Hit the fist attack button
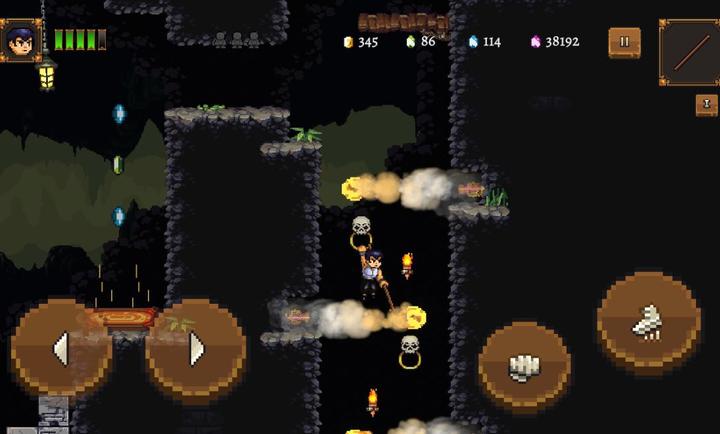This screenshot has width=720, height=434. tap(524, 367)
